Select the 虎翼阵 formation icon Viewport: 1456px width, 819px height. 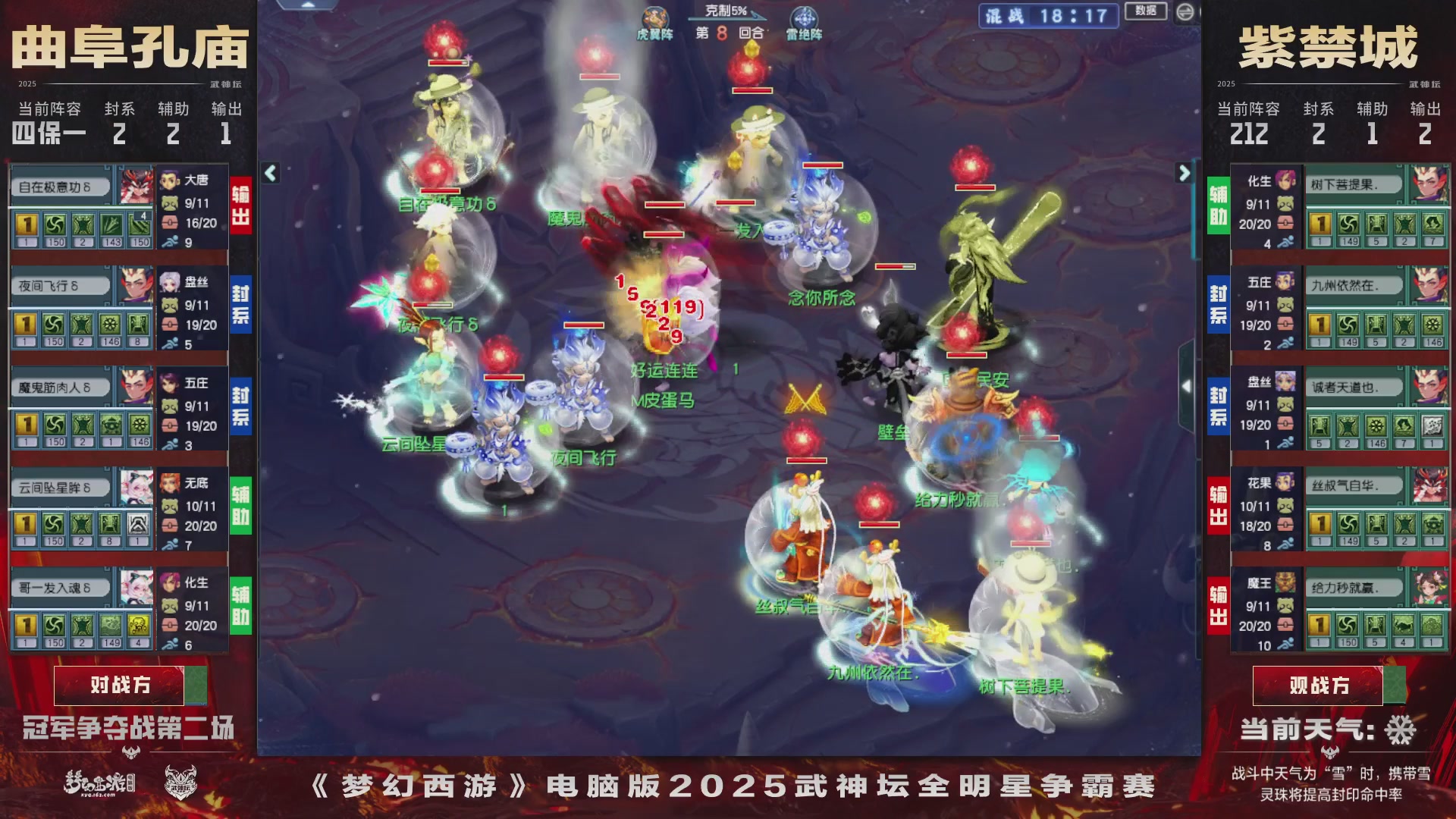[656, 15]
